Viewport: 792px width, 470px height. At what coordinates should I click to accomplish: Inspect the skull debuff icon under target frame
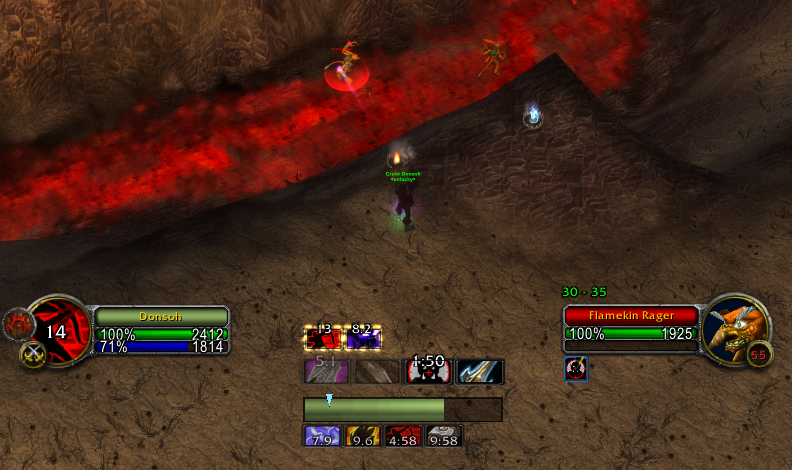tap(576, 369)
